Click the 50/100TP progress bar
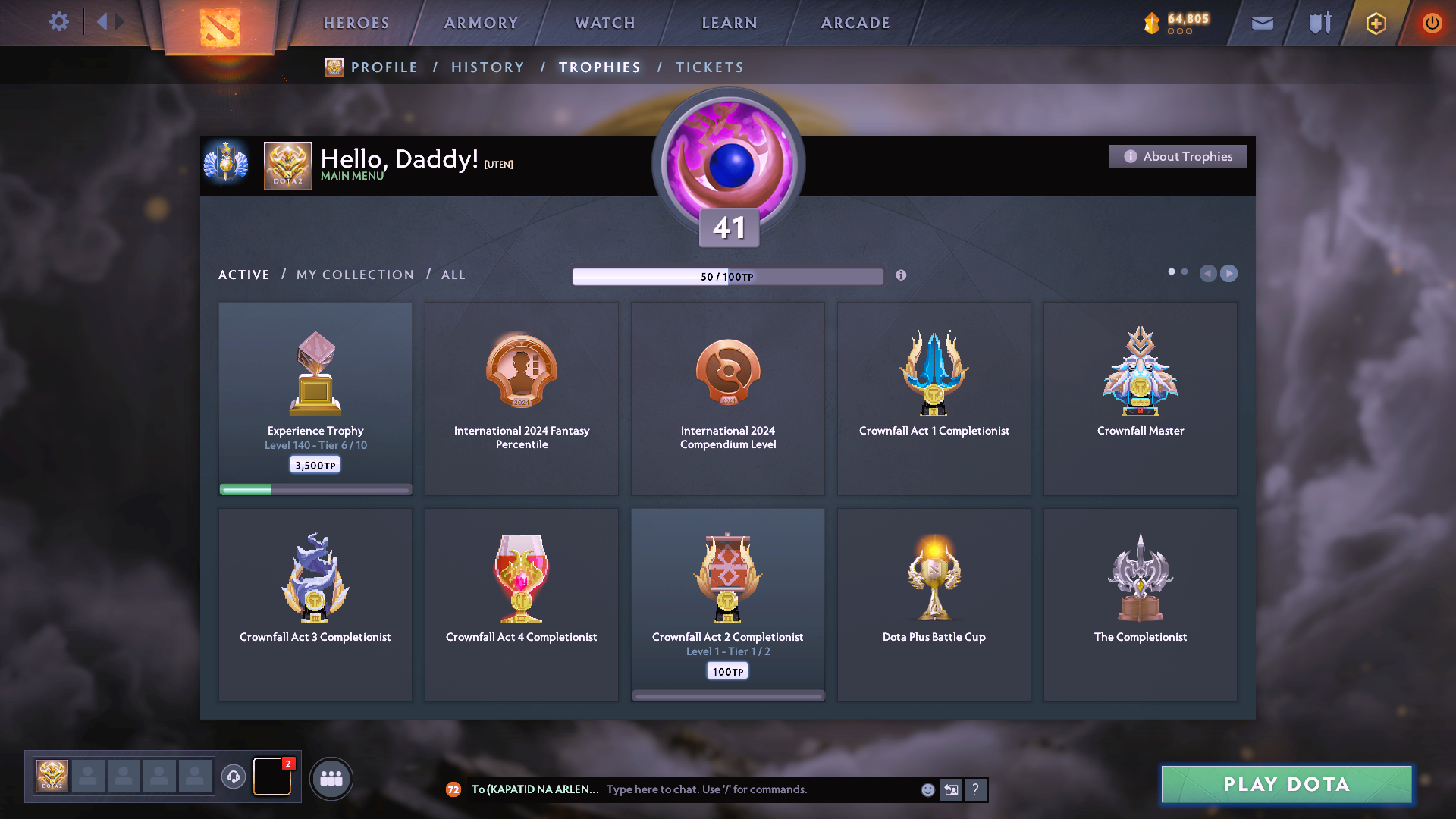Viewport: 1456px width, 819px height. pos(727,276)
